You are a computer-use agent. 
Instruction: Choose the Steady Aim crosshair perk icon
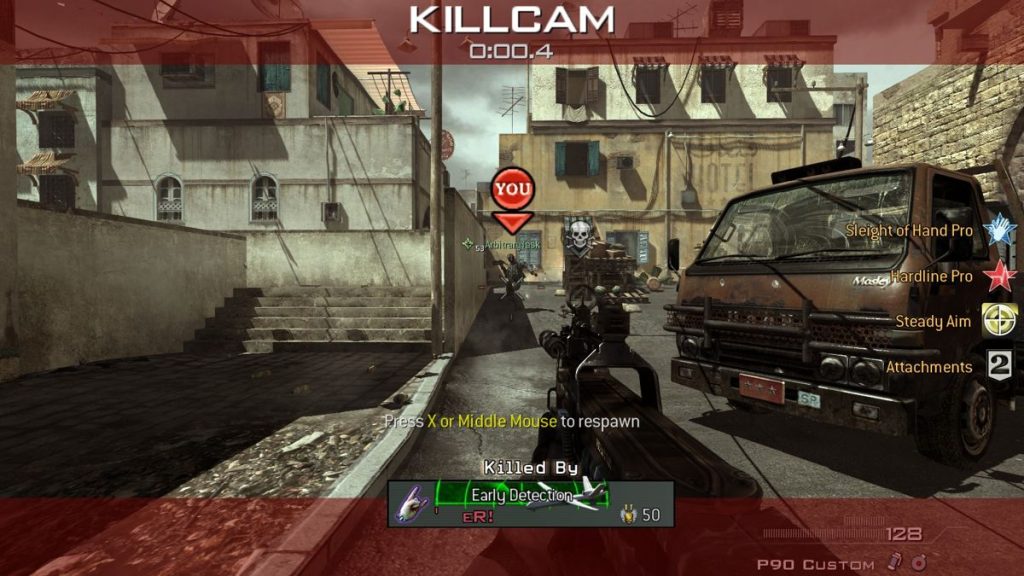pyautogui.click(x=999, y=321)
